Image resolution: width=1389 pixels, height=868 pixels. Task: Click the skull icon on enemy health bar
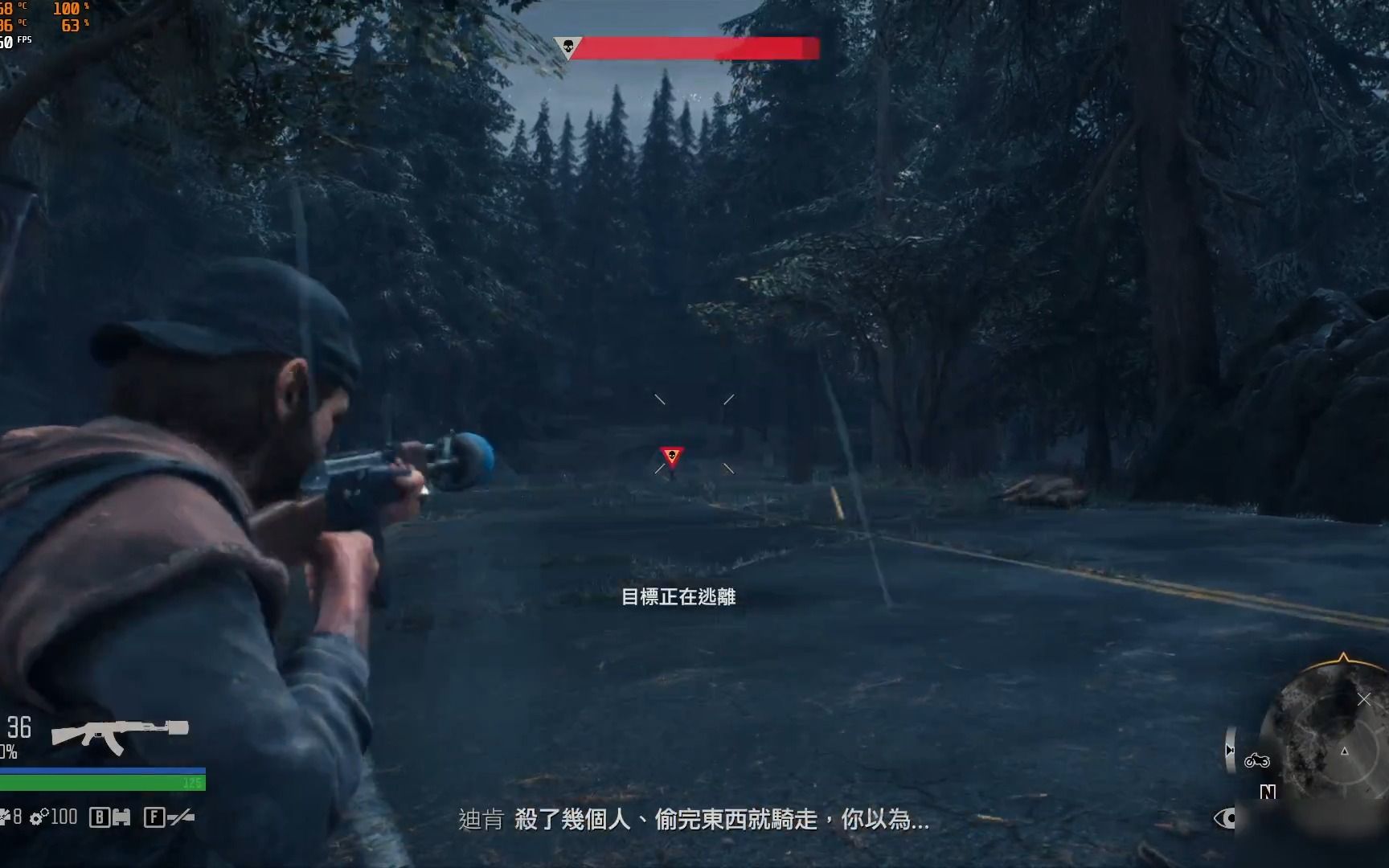569,46
